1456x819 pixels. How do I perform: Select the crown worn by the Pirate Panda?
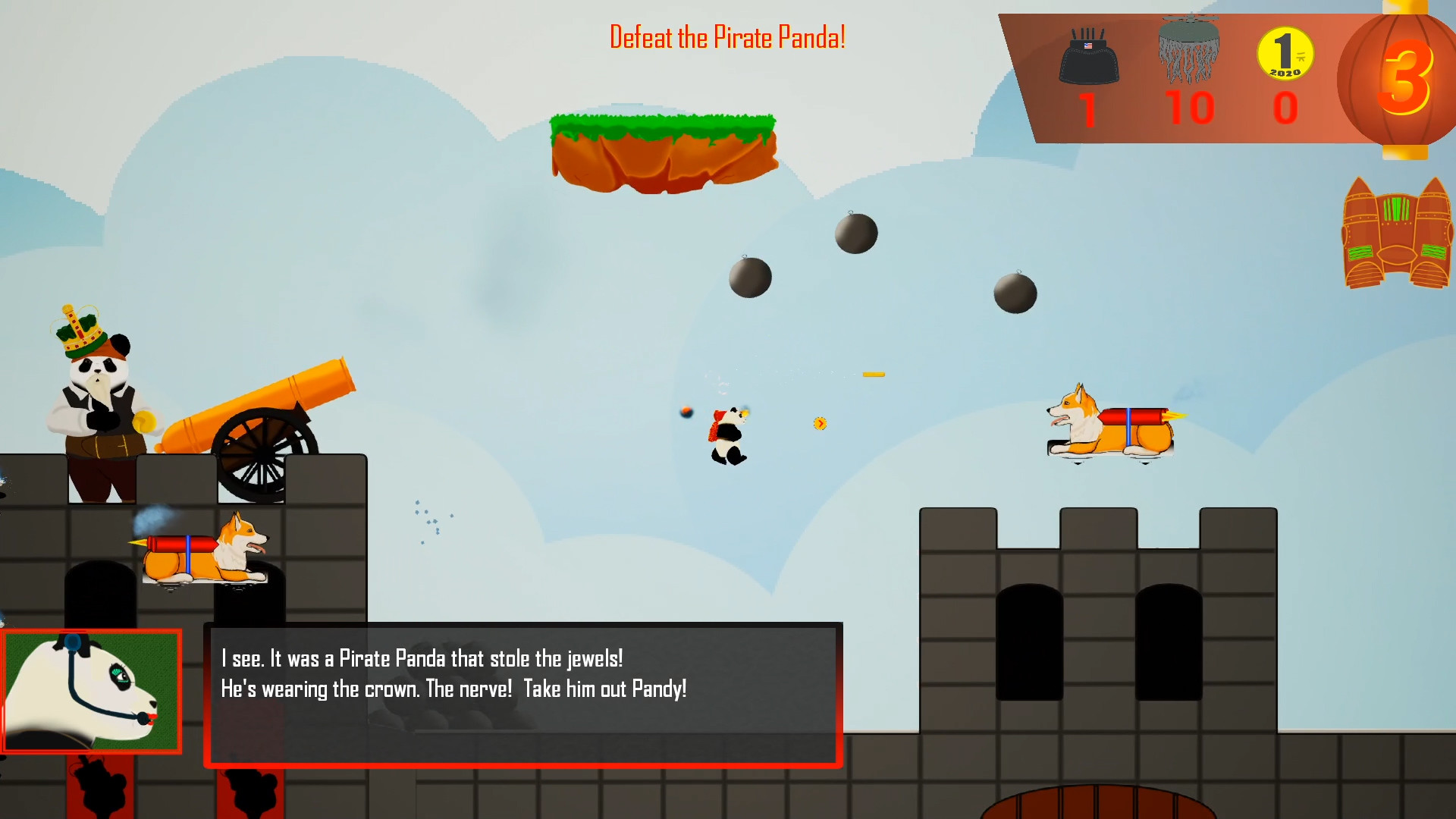(x=78, y=330)
